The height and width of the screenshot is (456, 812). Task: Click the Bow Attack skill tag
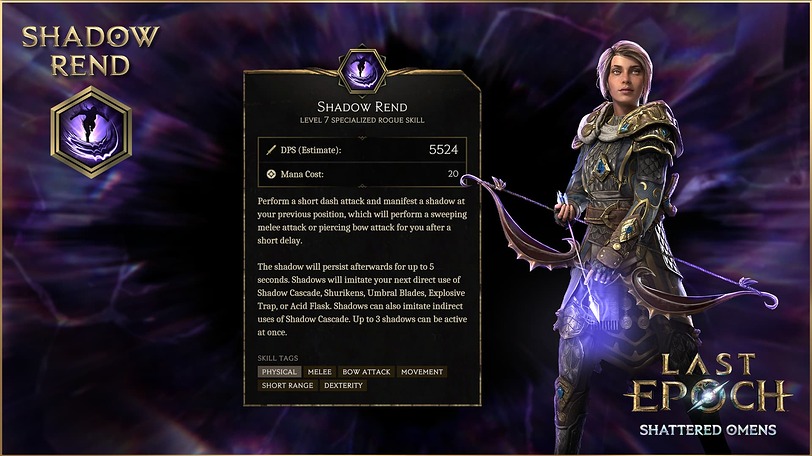[366, 372]
